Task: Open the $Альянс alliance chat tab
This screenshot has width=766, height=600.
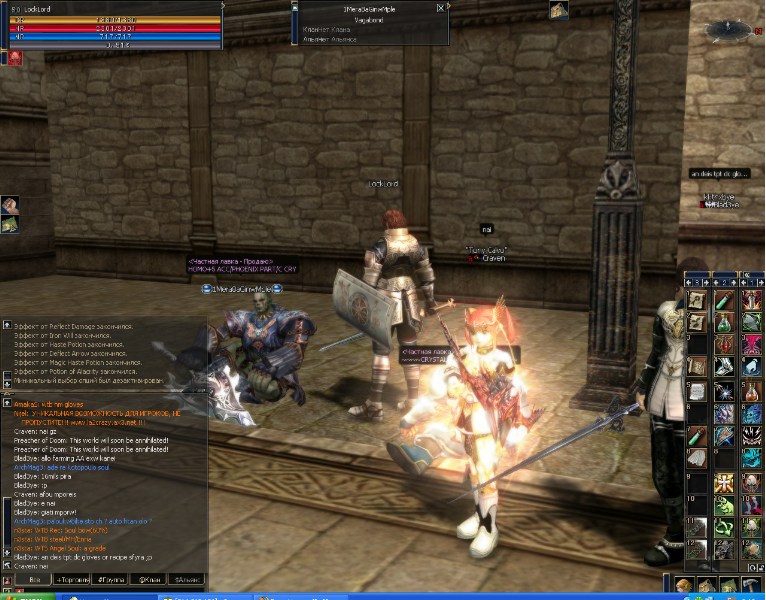Action: tap(188, 579)
